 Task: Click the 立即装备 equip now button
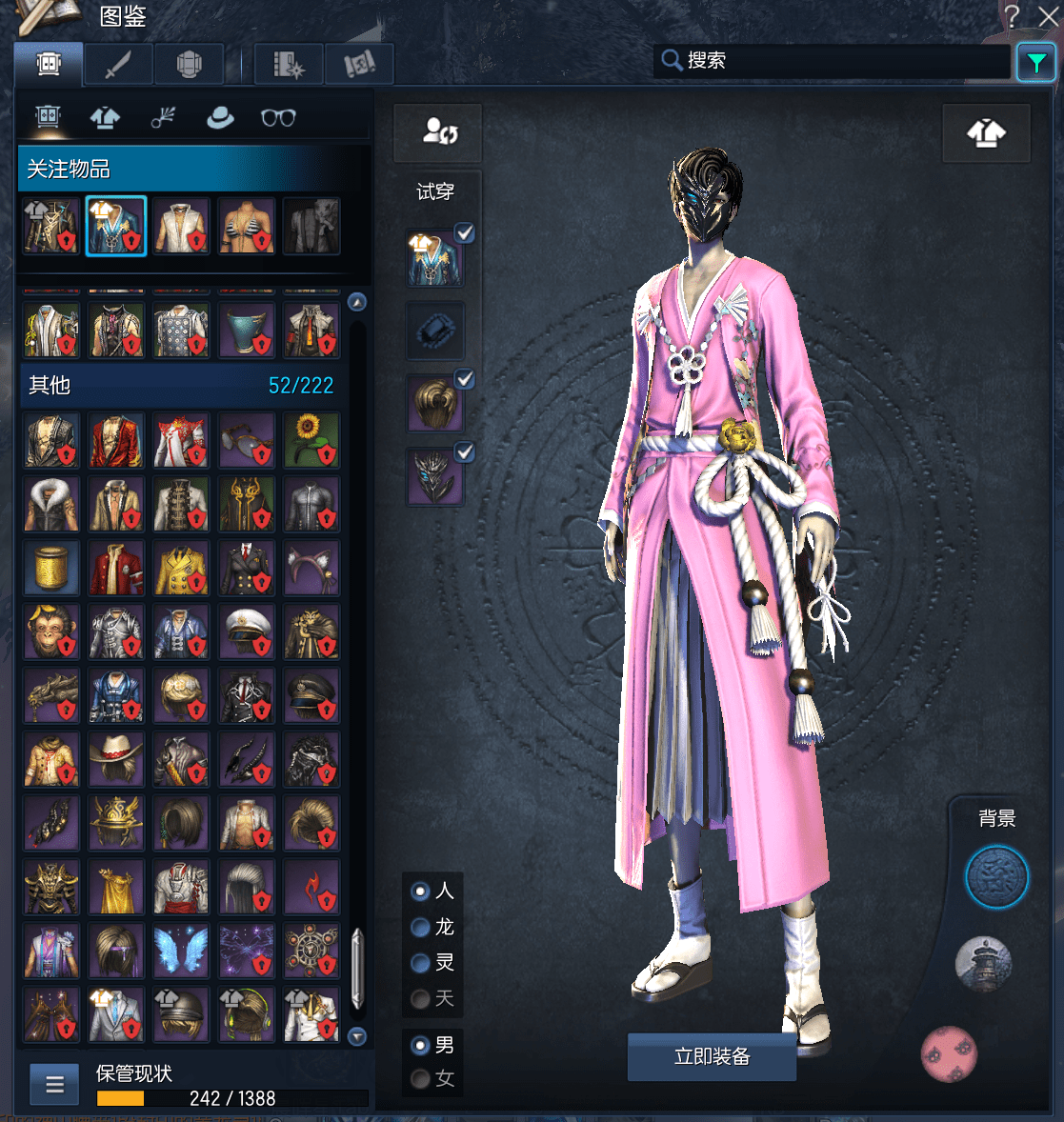coord(712,1056)
